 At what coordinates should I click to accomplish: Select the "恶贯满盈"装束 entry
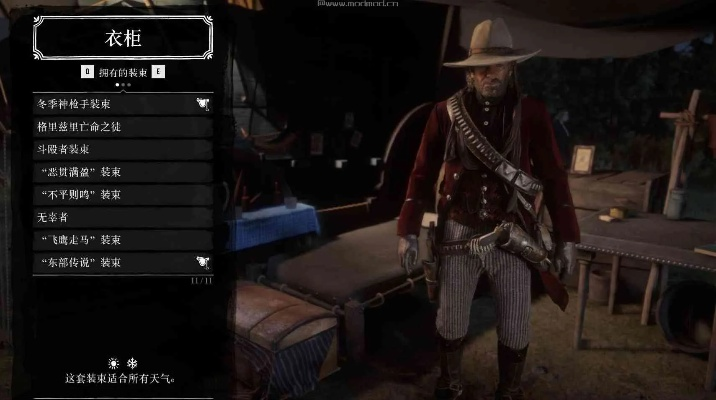coord(122,172)
